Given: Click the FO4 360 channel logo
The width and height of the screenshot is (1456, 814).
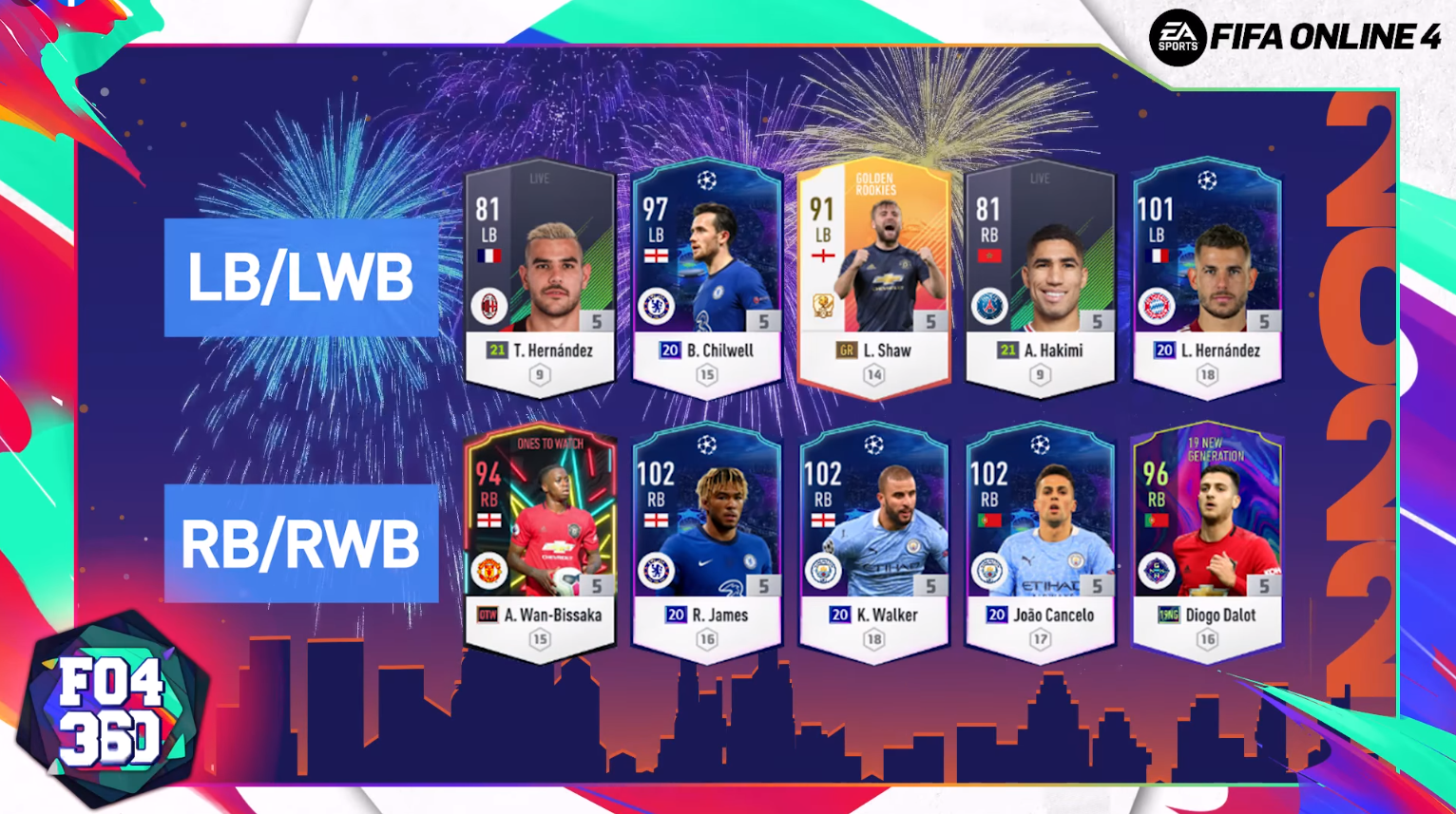Looking at the screenshot, I should [x=109, y=710].
